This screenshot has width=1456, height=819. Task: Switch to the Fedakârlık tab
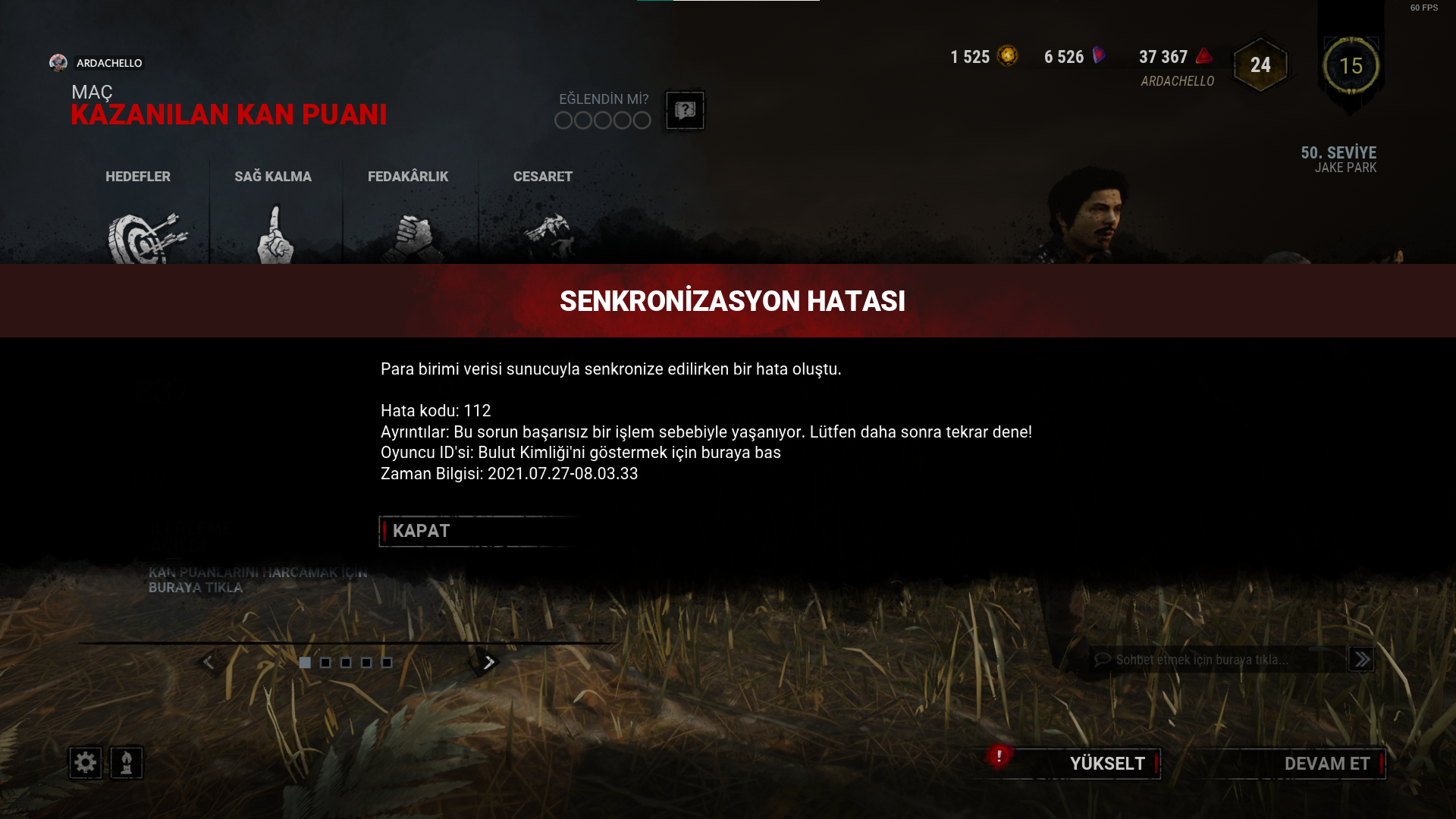[408, 177]
